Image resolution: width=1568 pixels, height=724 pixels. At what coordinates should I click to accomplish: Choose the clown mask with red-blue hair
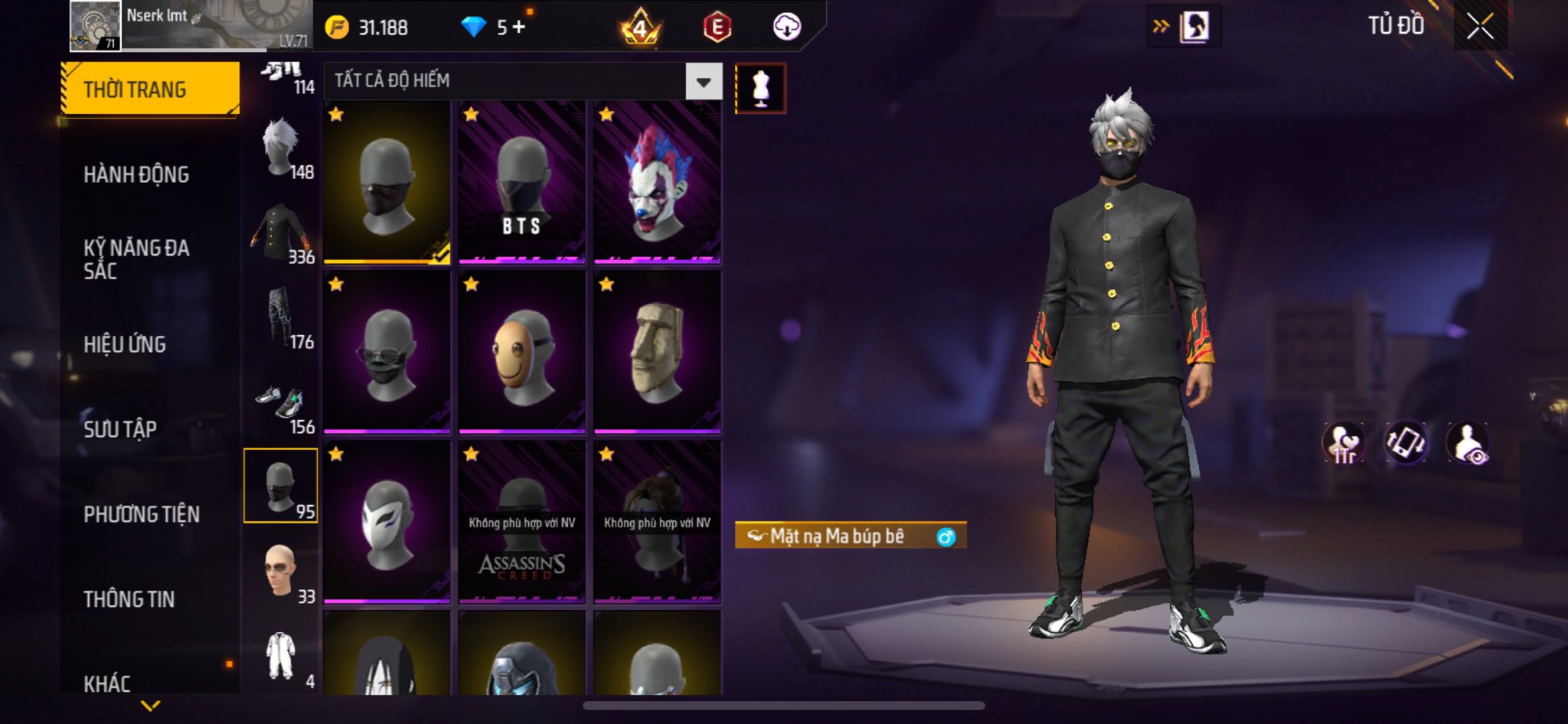(657, 184)
